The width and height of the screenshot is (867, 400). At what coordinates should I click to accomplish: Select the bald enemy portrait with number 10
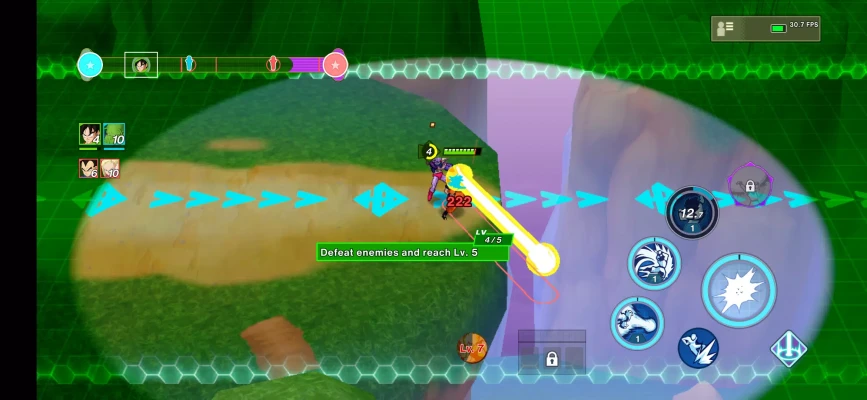click(110, 168)
